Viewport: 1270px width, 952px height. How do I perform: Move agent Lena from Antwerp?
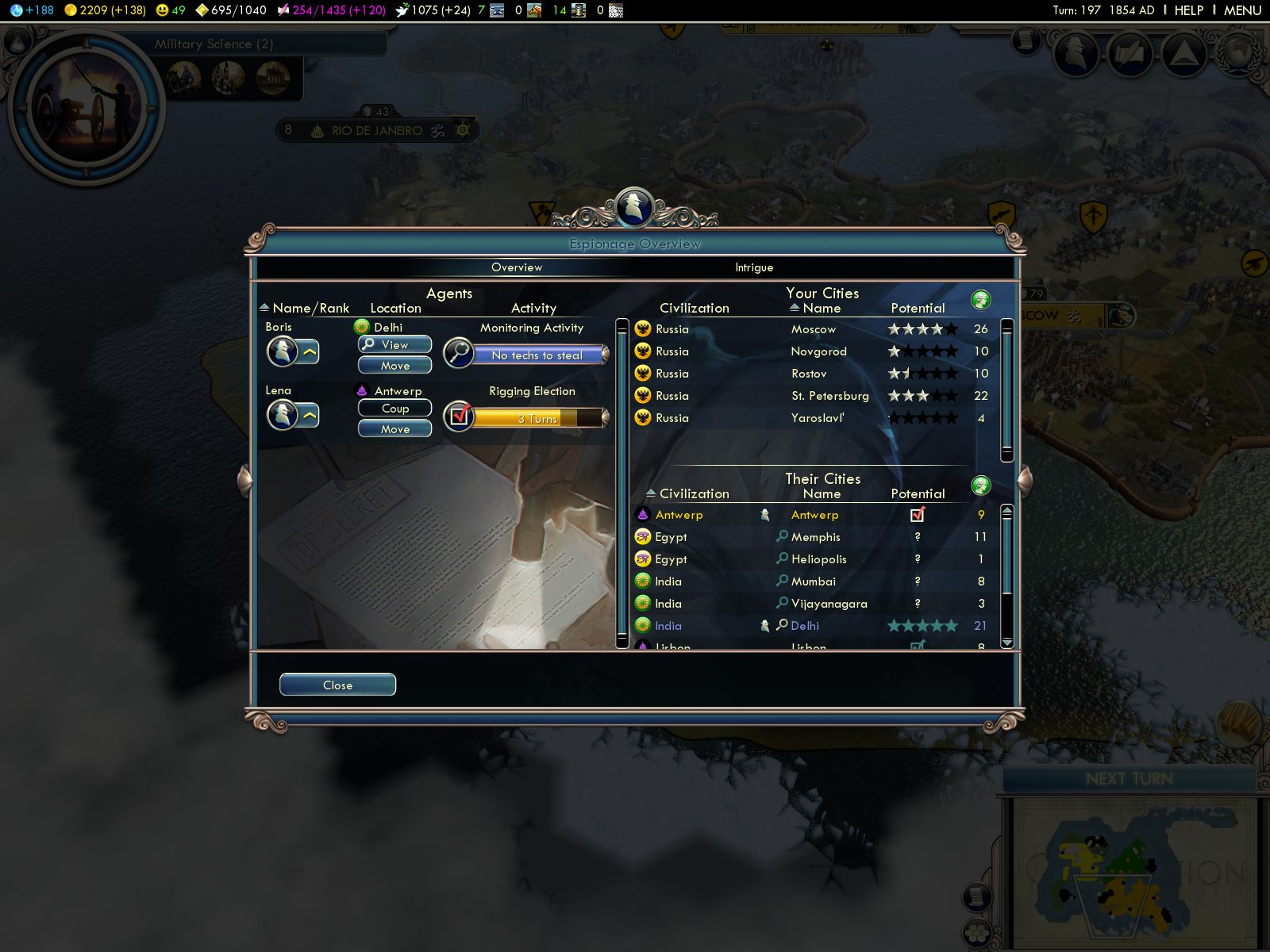click(394, 429)
